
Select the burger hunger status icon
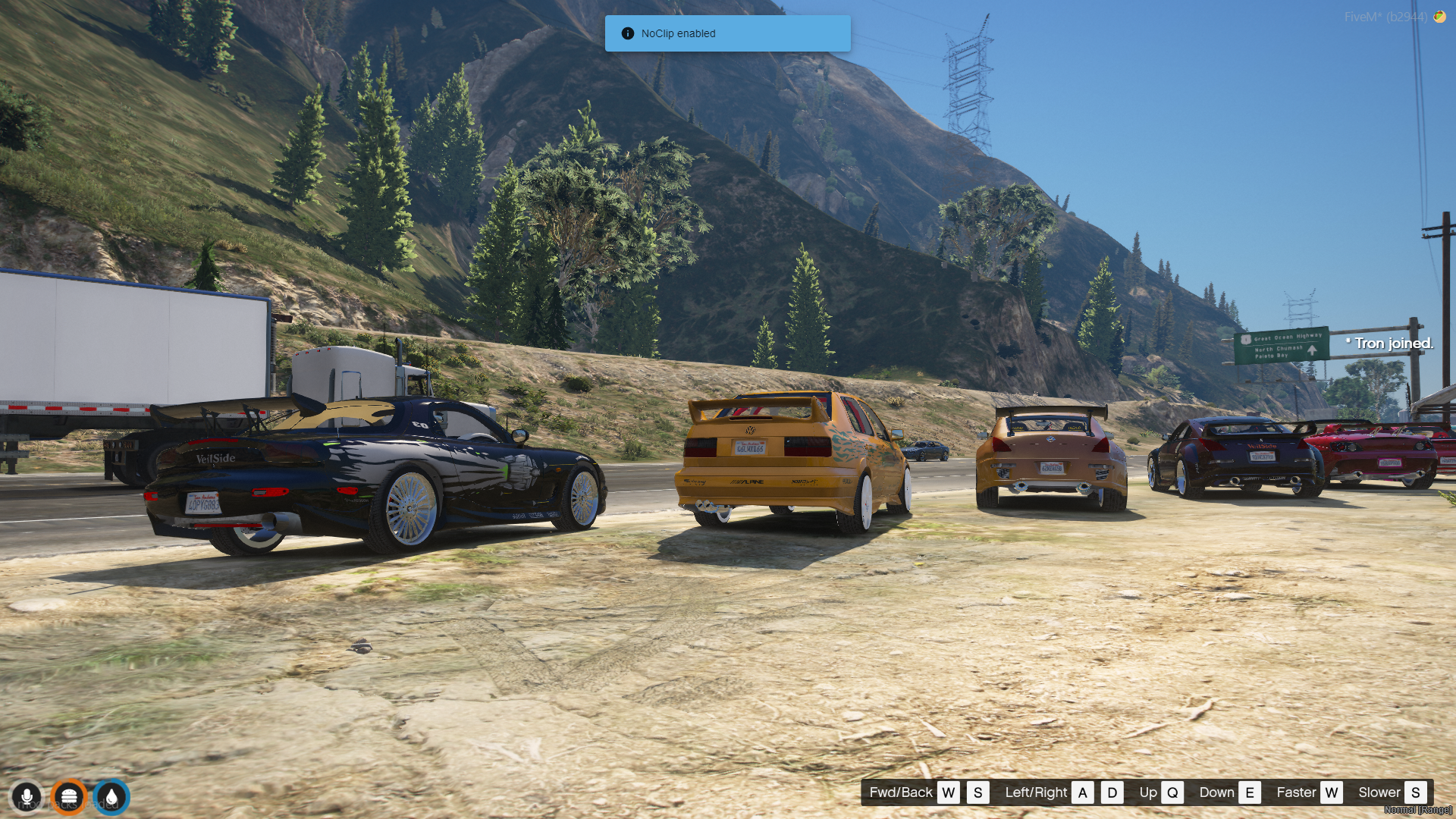tap(69, 797)
